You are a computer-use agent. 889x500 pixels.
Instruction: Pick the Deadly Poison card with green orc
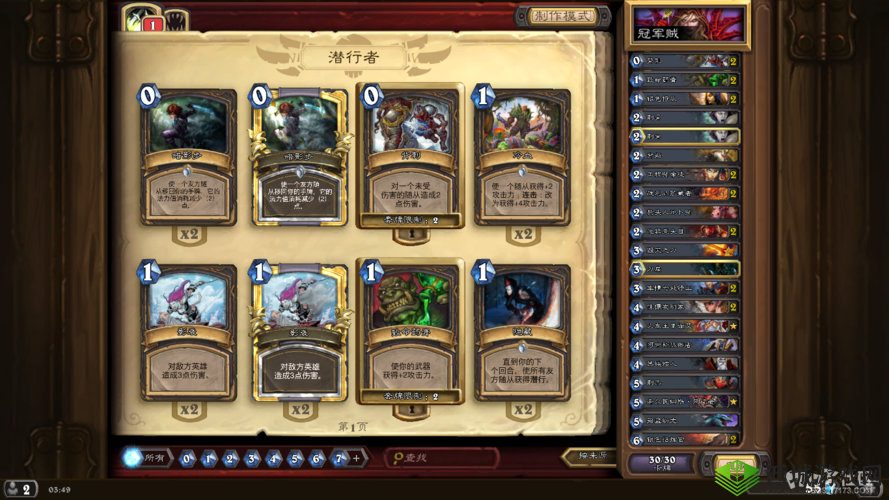coord(411,335)
